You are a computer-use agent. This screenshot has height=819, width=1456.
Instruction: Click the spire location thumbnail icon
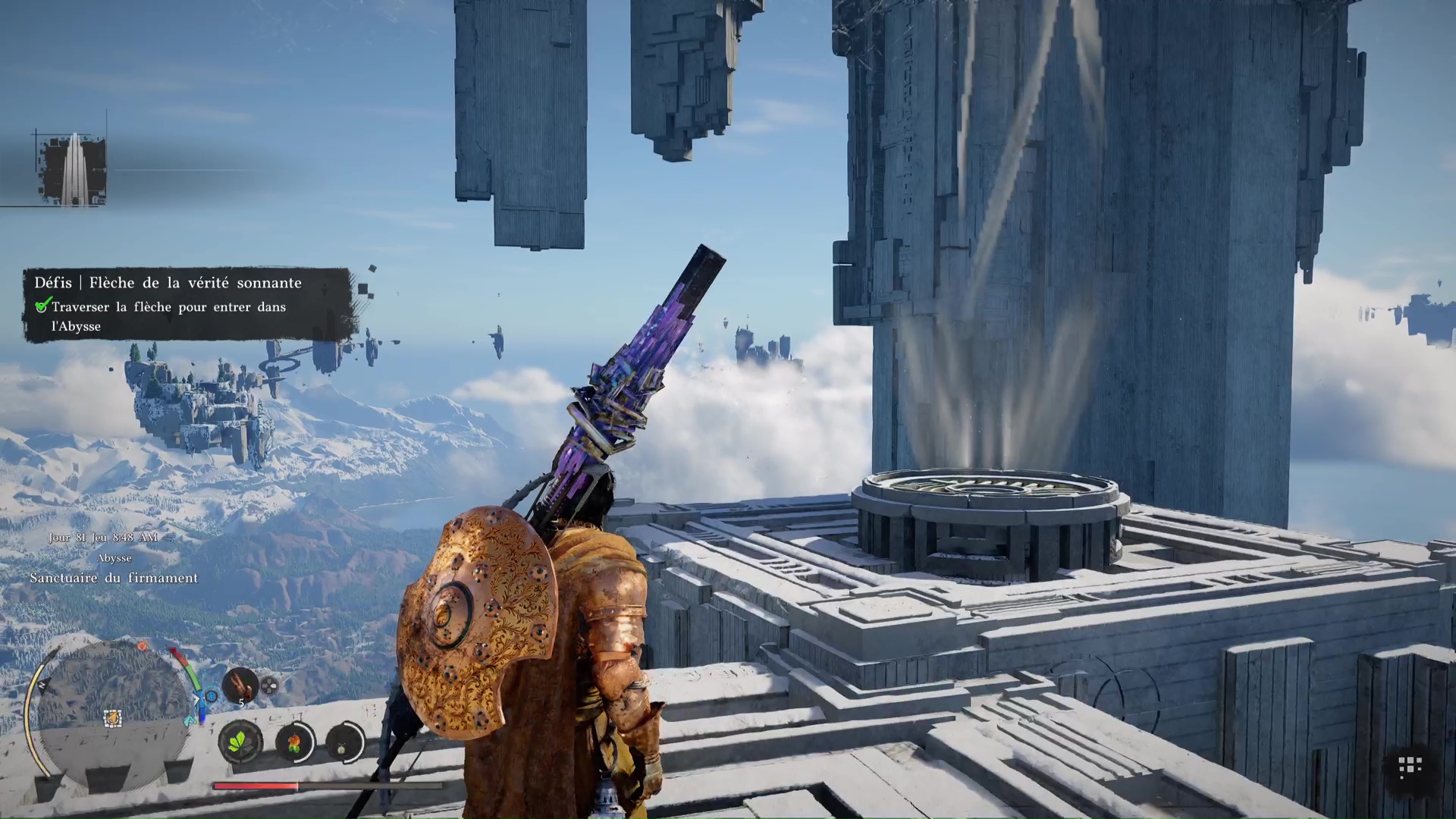pyautogui.click(x=74, y=168)
